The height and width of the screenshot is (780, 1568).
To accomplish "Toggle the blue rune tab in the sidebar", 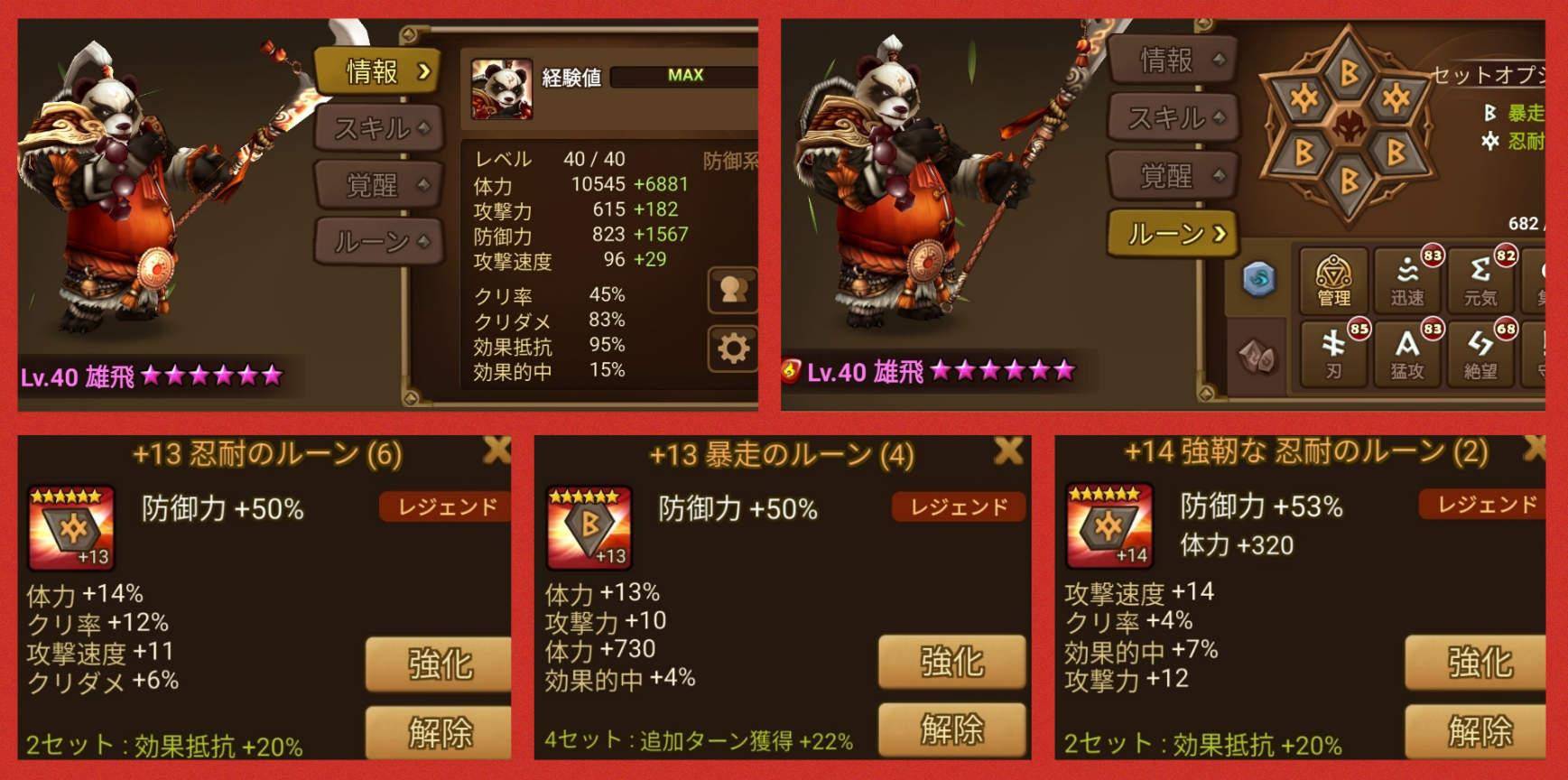I will (x=1257, y=280).
